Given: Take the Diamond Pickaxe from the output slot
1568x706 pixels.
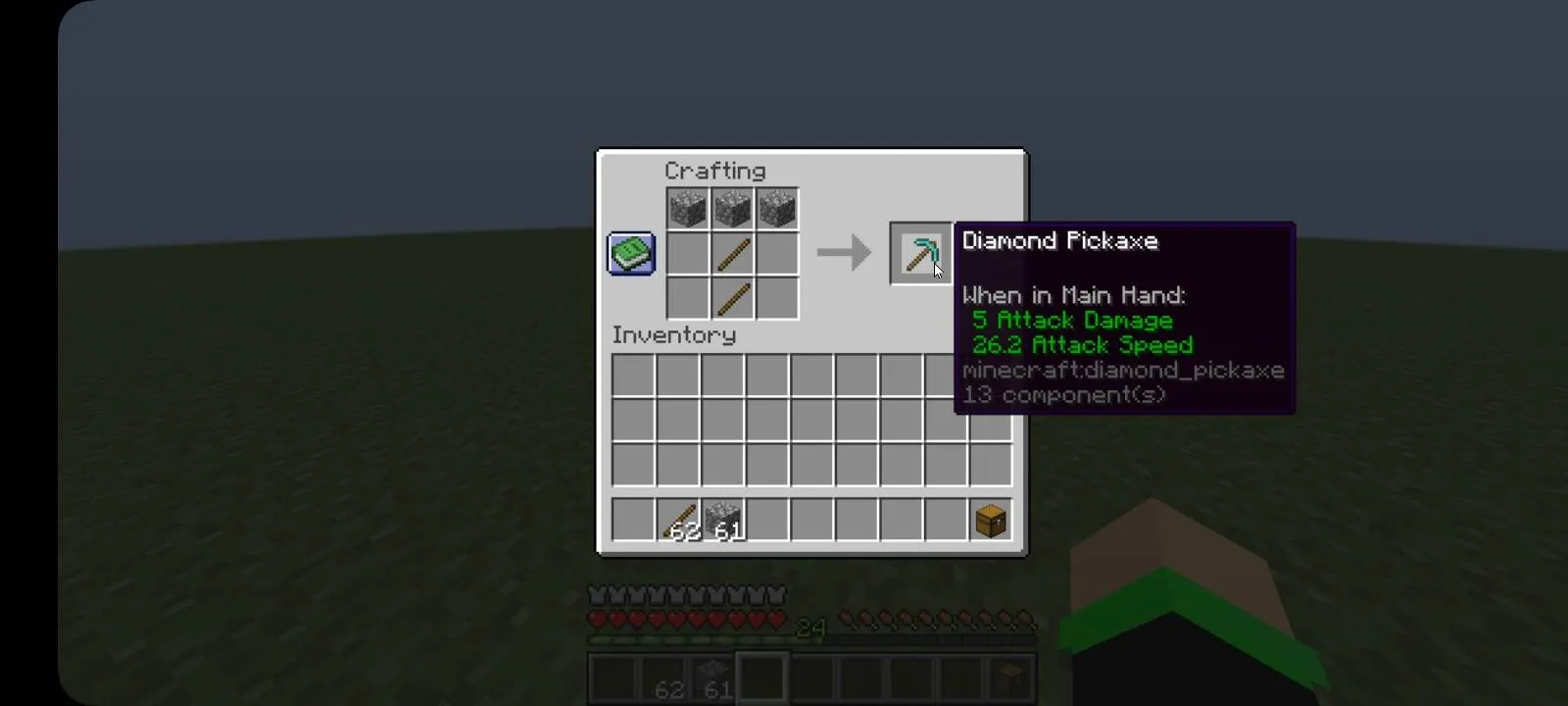Looking at the screenshot, I should pyautogui.click(x=919, y=253).
